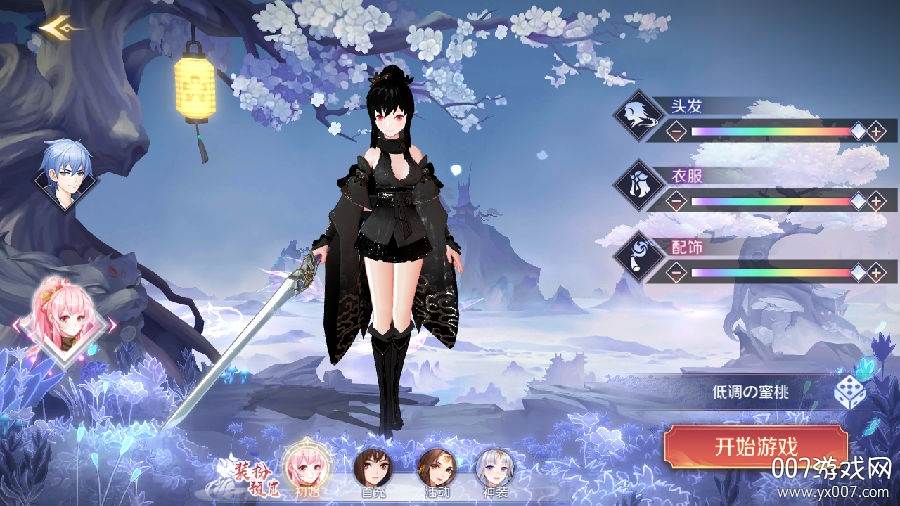
Task: Click the 头发 hair color slider bar
Action: pos(770,131)
